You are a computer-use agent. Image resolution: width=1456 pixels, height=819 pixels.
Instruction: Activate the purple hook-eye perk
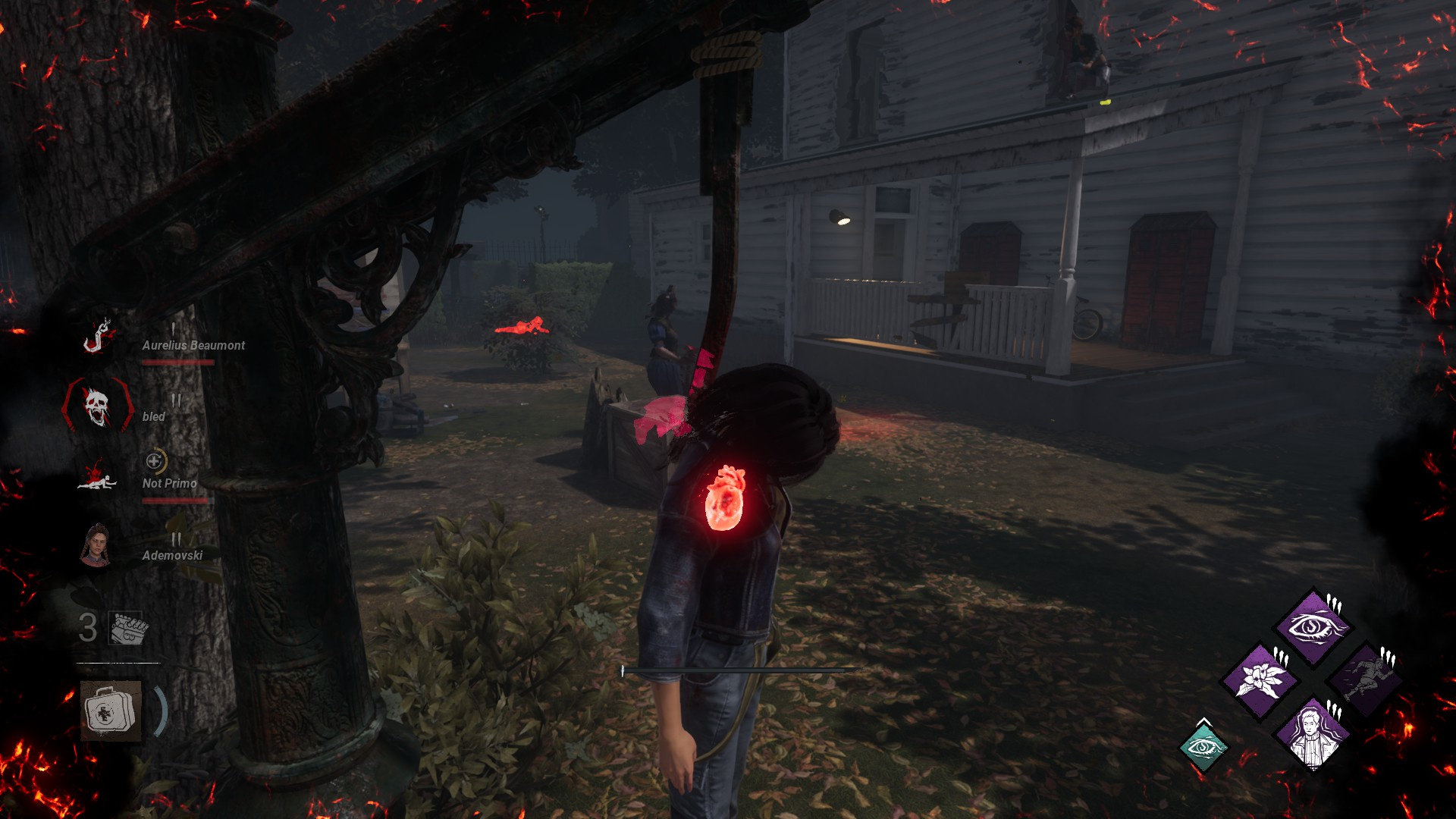[1313, 626]
